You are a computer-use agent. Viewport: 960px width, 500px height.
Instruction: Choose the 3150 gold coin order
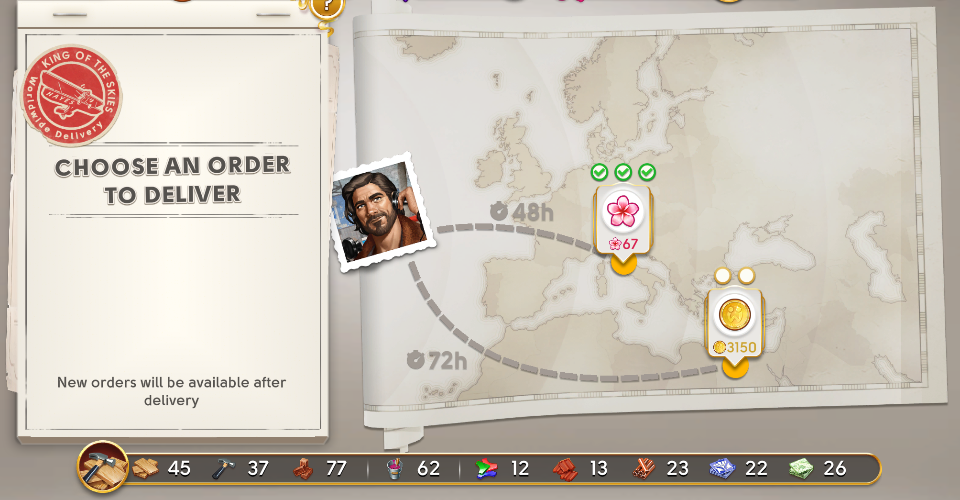click(735, 318)
